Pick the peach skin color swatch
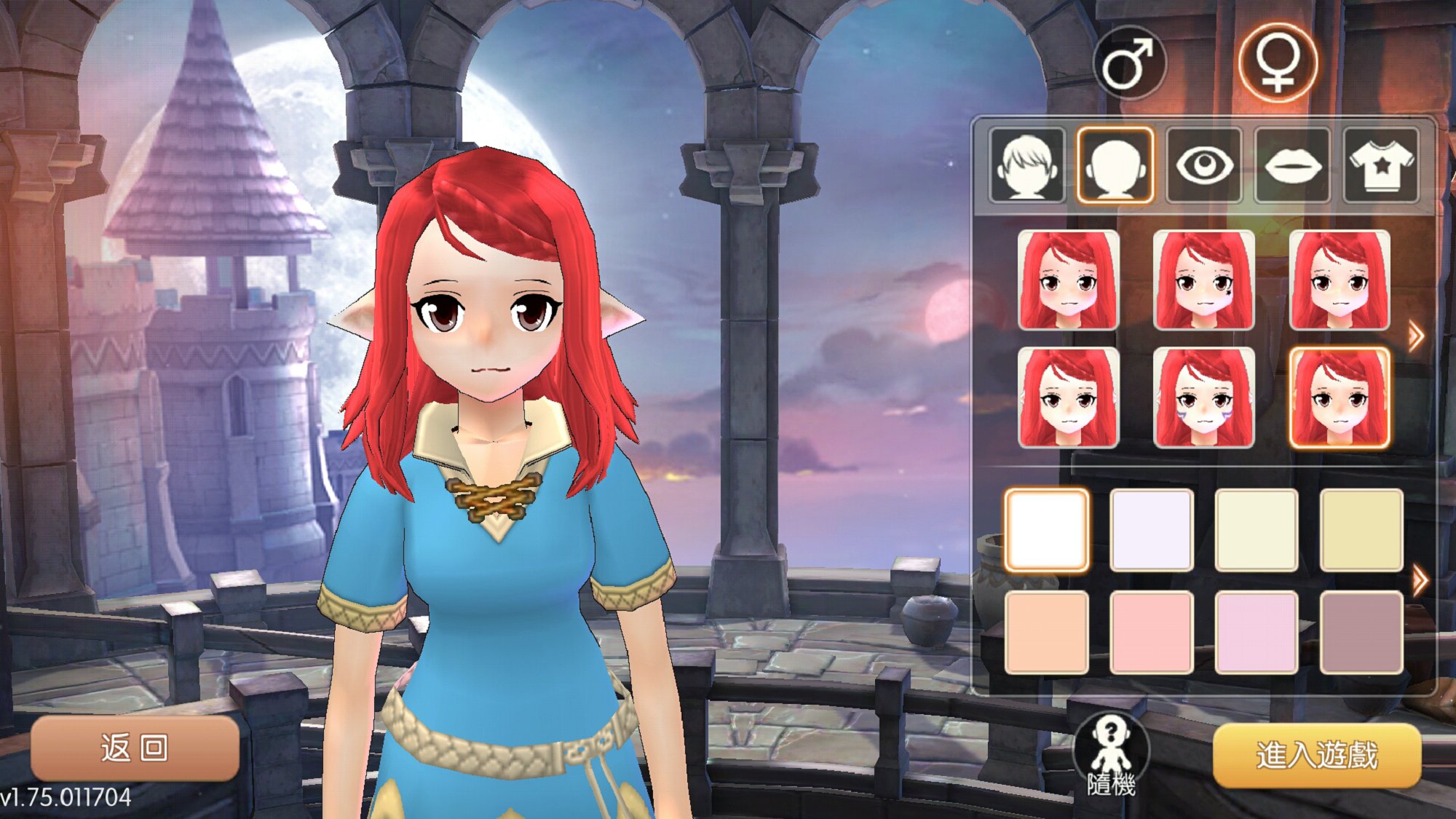Viewport: 1456px width, 819px height. 1047,632
